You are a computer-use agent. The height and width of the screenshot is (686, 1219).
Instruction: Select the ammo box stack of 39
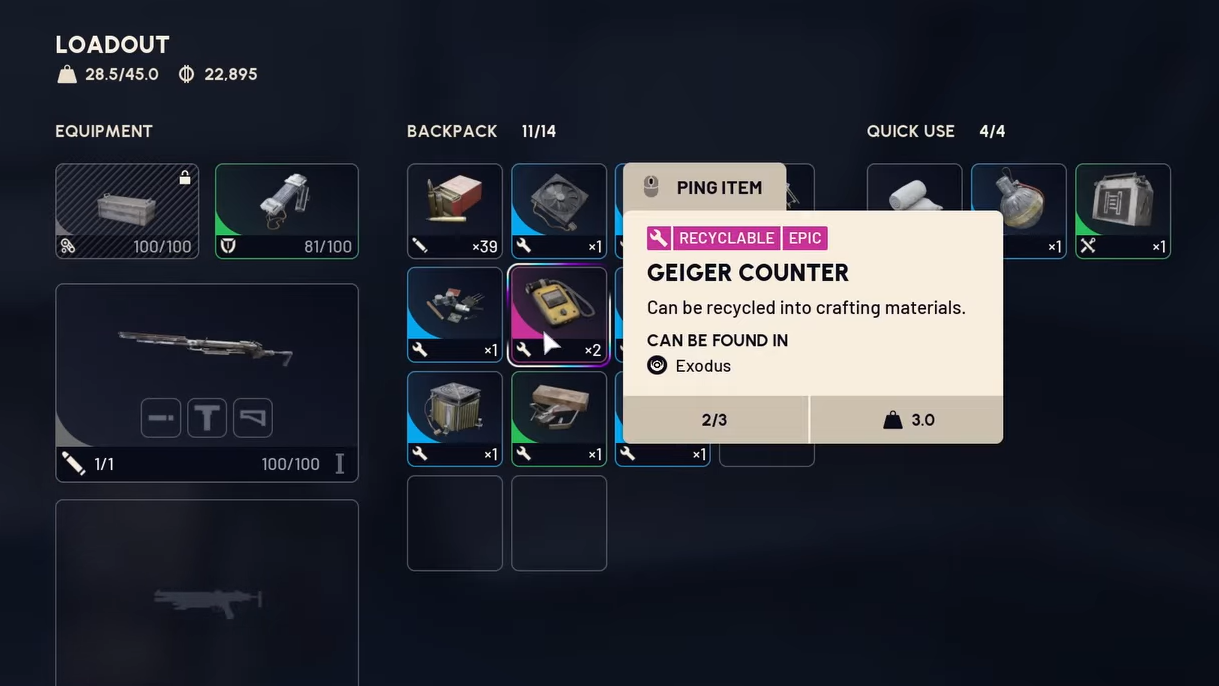(x=454, y=211)
